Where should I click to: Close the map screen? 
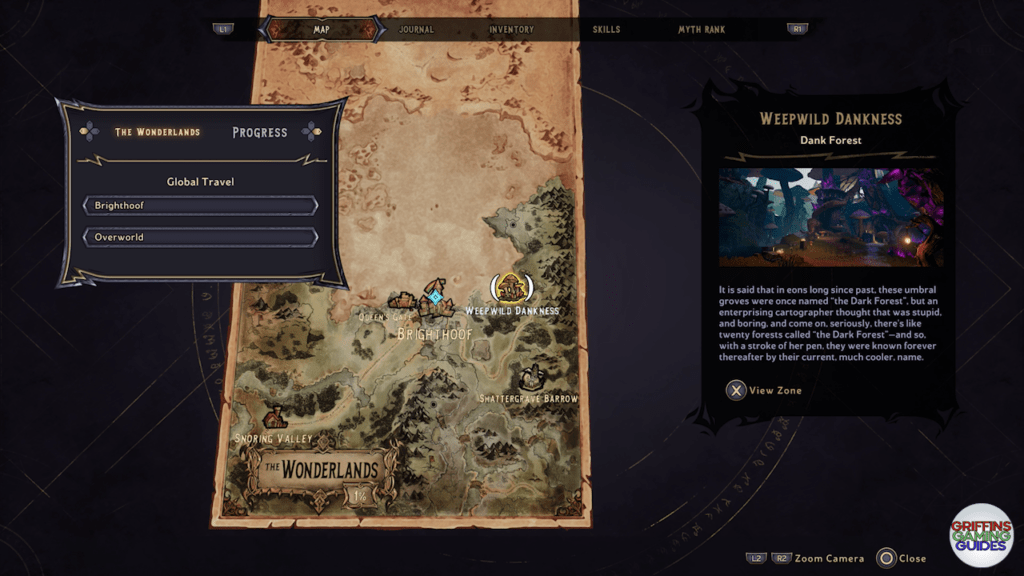click(900, 558)
